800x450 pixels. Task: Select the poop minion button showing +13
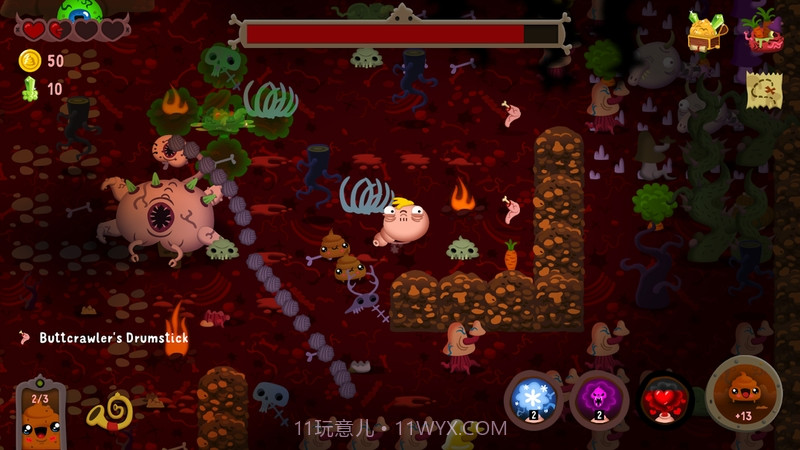(x=743, y=394)
